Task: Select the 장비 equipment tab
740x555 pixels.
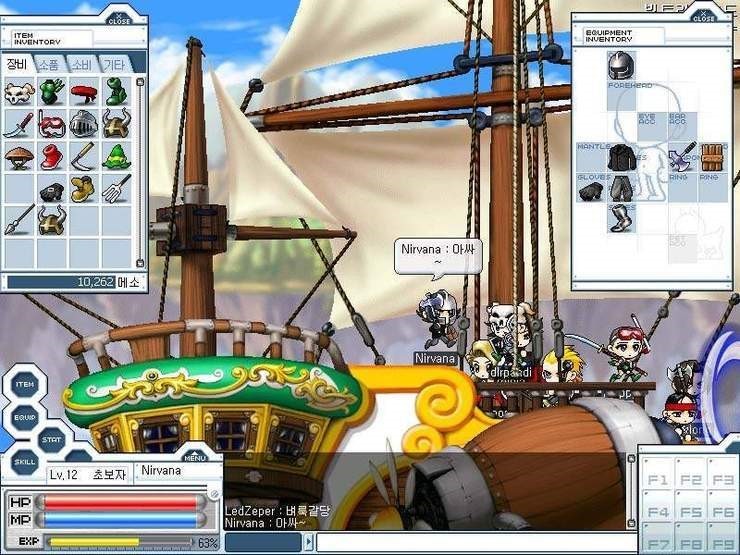Action: point(18,64)
